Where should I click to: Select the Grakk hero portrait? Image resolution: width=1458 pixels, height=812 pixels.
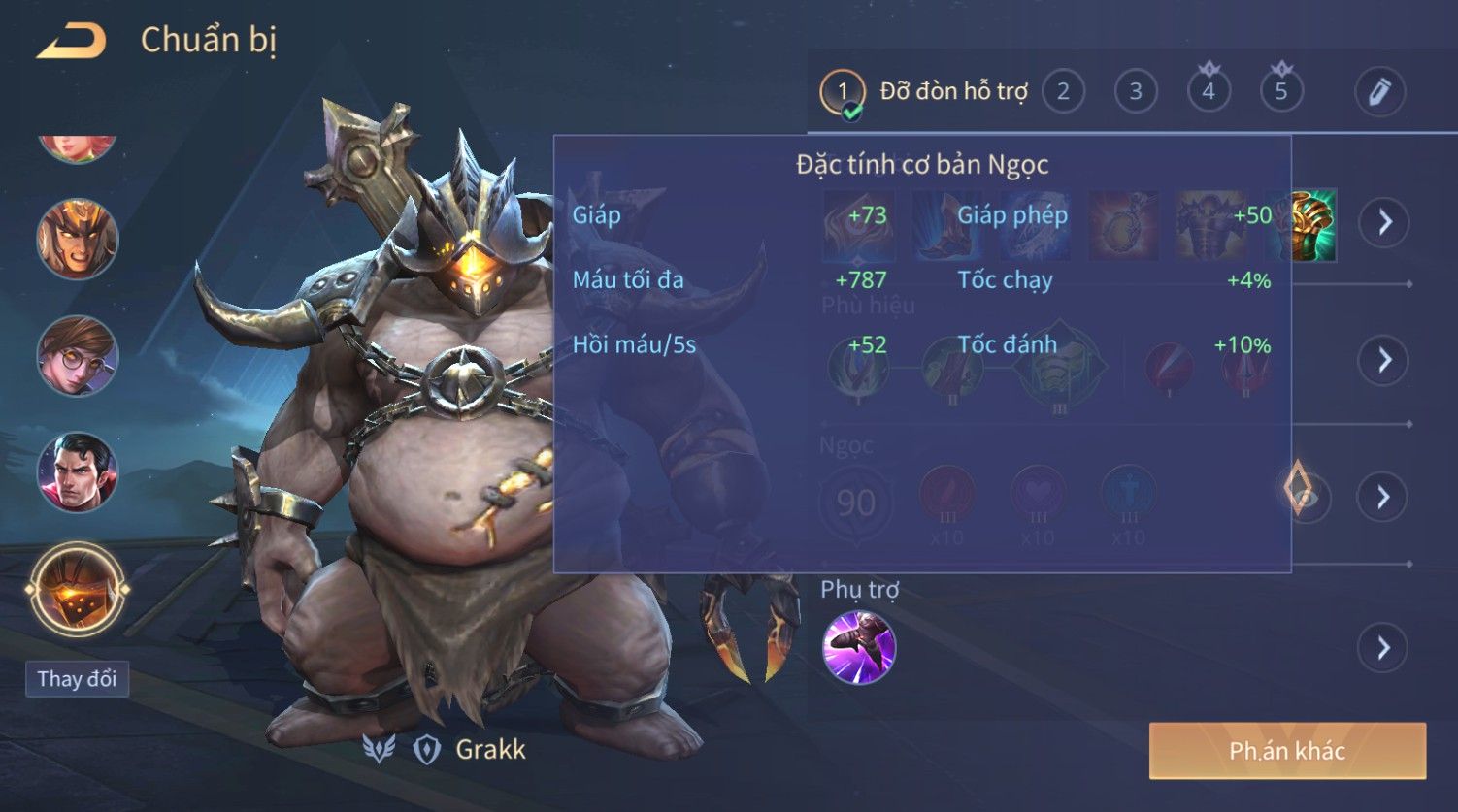(78, 589)
